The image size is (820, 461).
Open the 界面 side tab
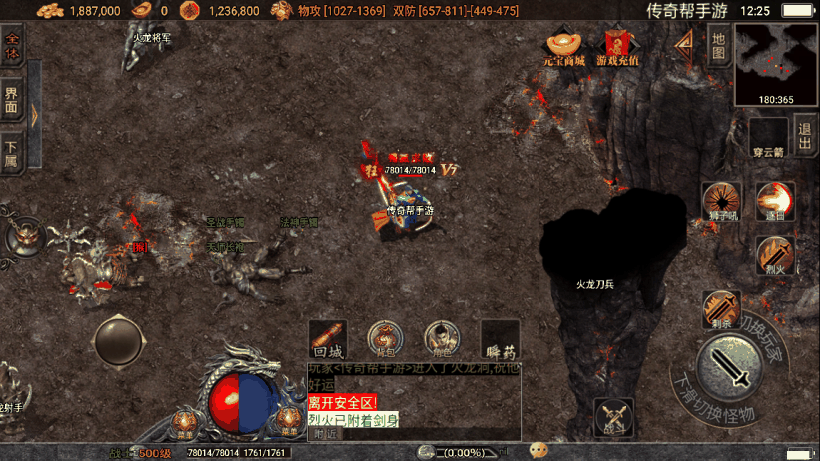(x=12, y=99)
